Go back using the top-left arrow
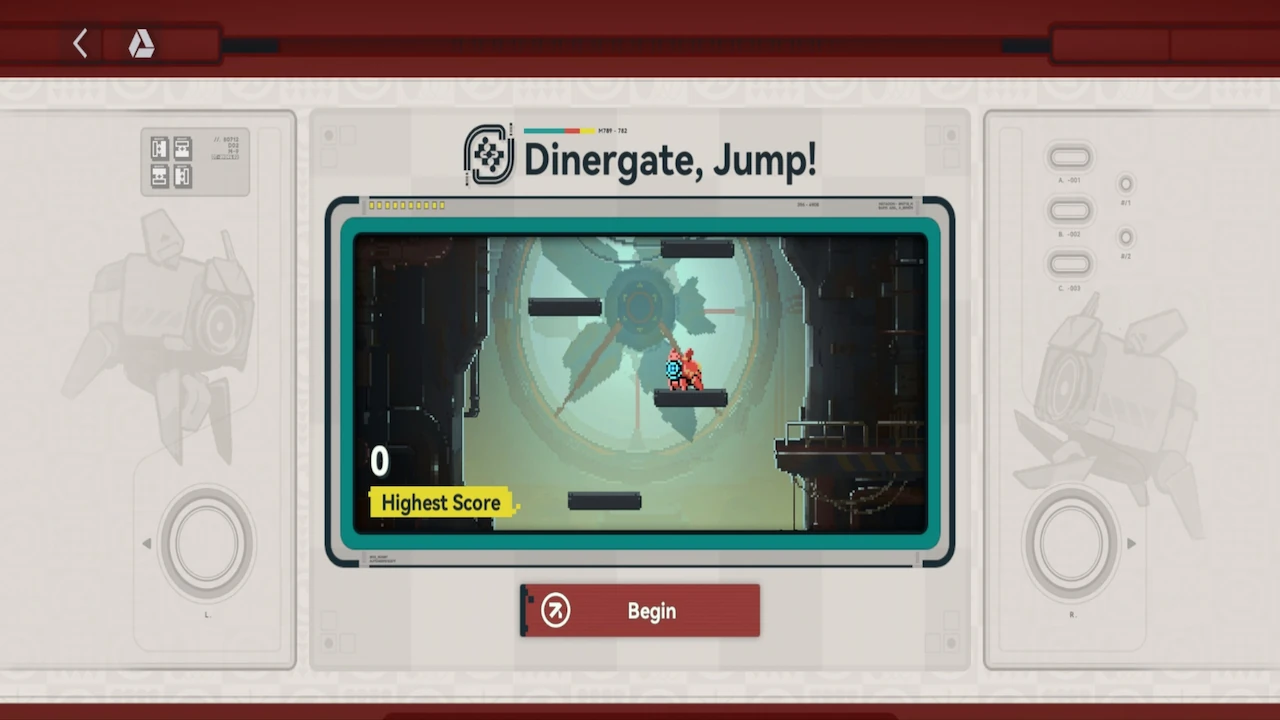Screen dimensions: 1280x720 81,43
